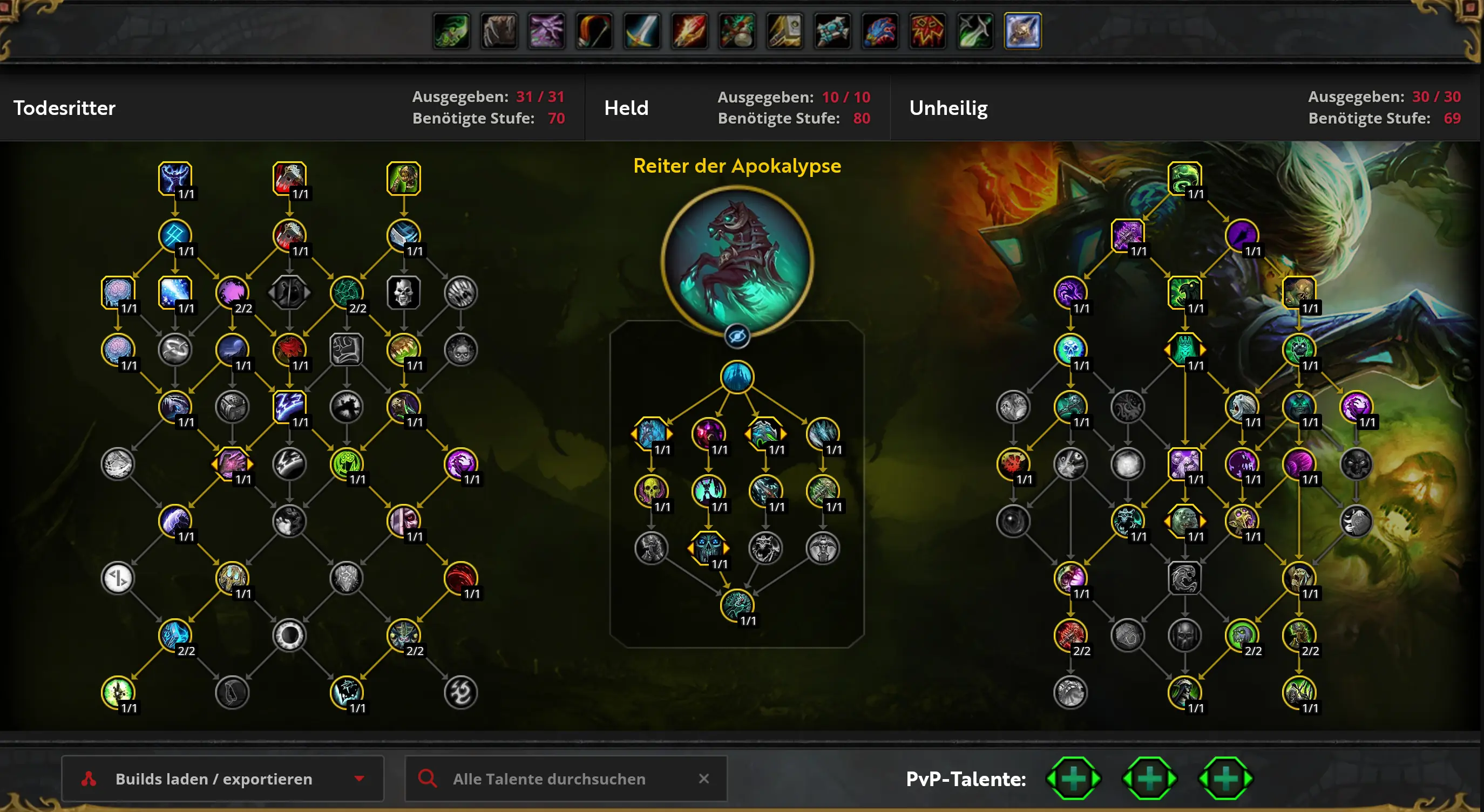Image resolution: width=1484 pixels, height=812 pixels.
Task: Select the white ring talent node
Action: (x=289, y=635)
